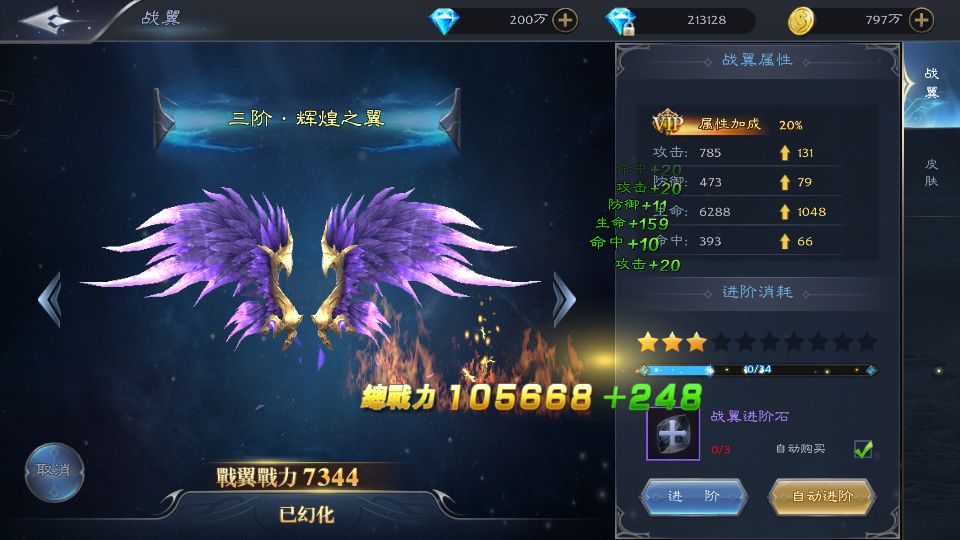Screen dimensions: 960x540
Task: Toggle the 自动购买 checkbox
Action: (x=863, y=449)
